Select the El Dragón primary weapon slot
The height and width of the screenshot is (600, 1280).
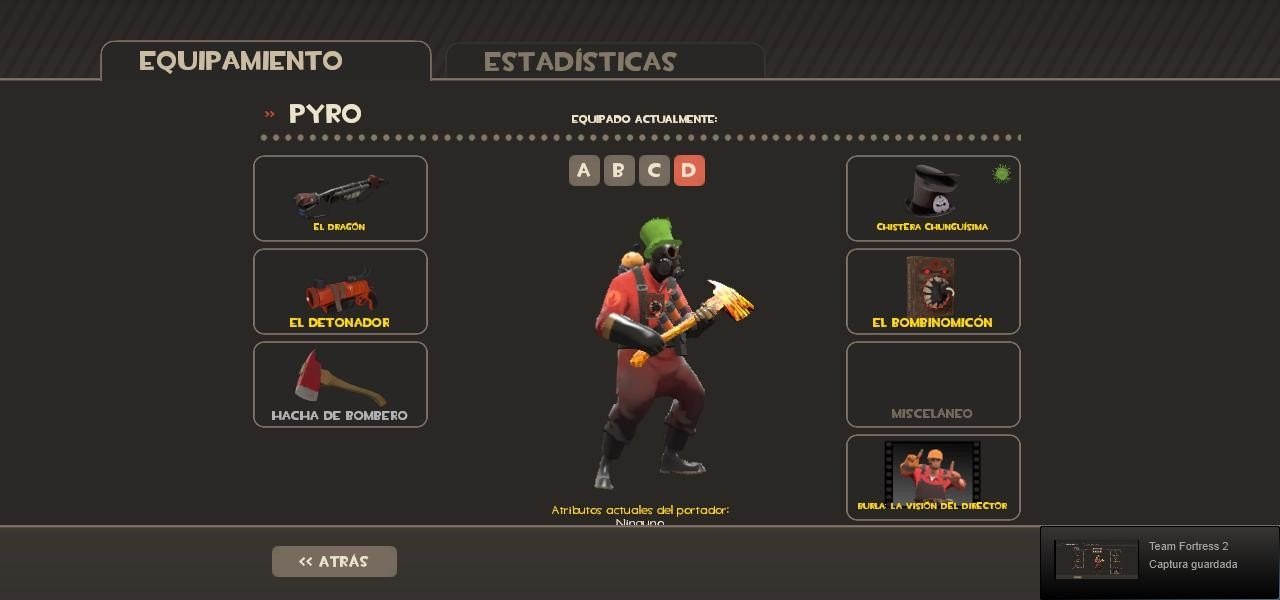(340, 198)
